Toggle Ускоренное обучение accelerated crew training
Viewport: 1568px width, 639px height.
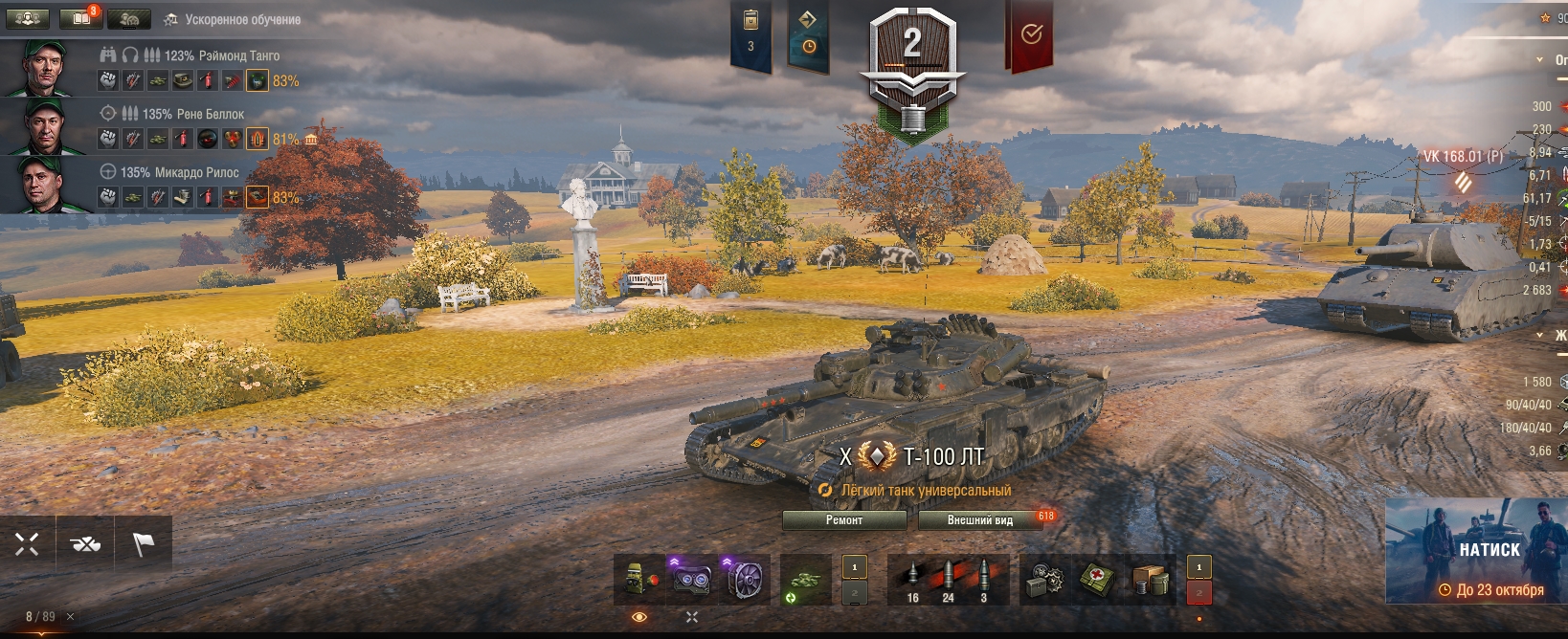[234, 19]
